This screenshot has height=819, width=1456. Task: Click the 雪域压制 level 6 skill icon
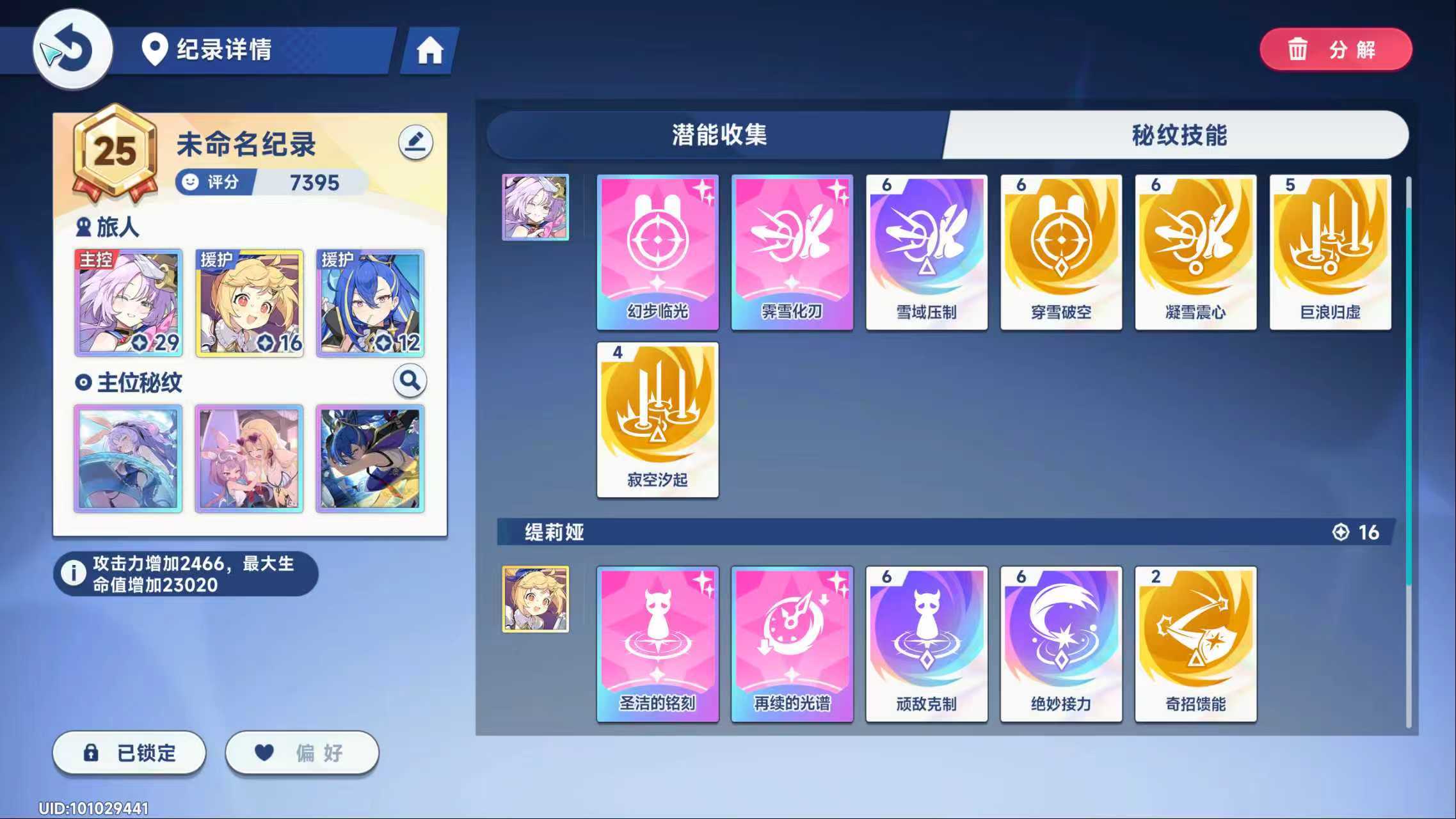point(927,250)
